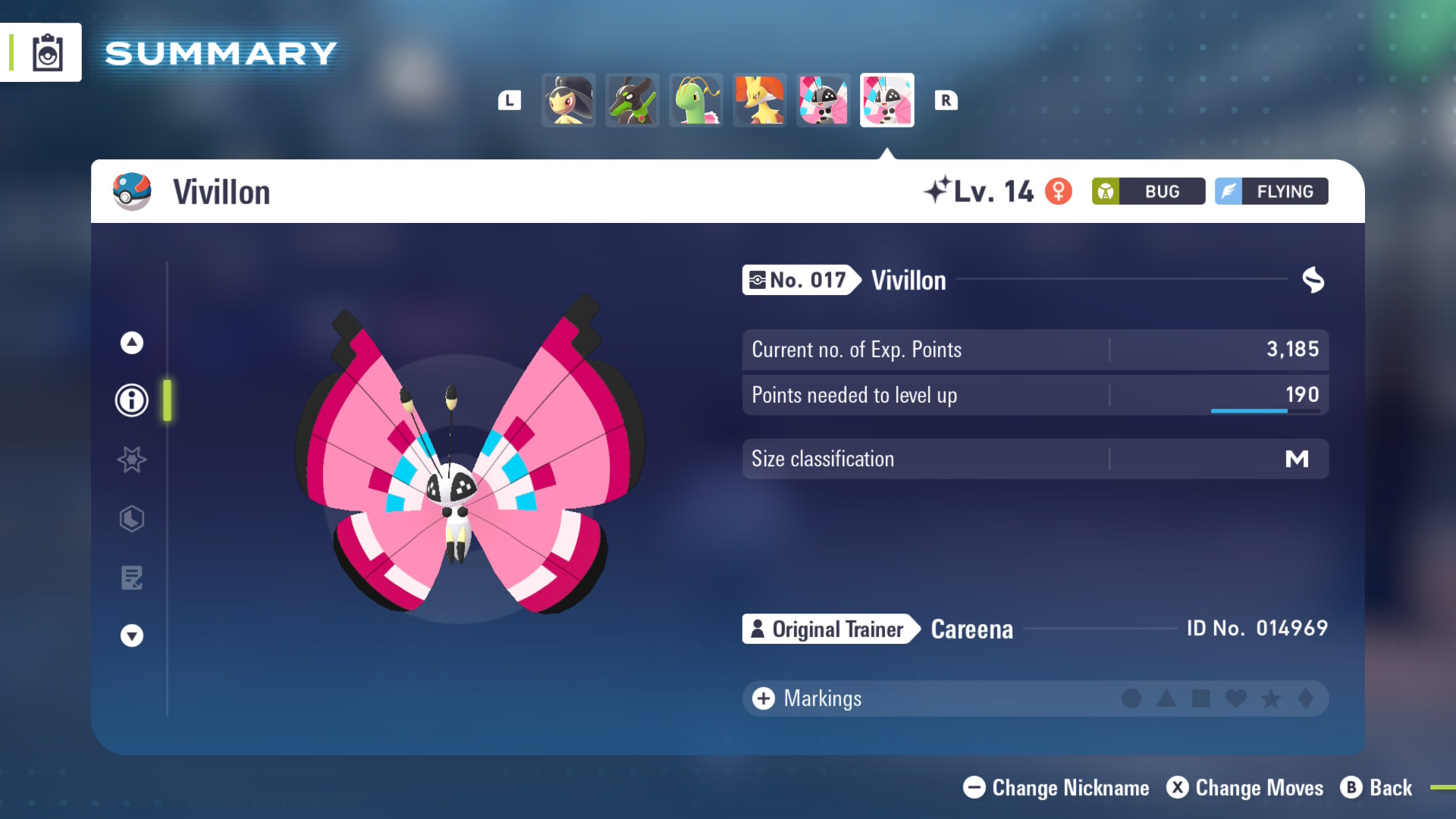The image size is (1456, 819).
Task: Click the star marking shape
Action: click(x=1271, y=698)
